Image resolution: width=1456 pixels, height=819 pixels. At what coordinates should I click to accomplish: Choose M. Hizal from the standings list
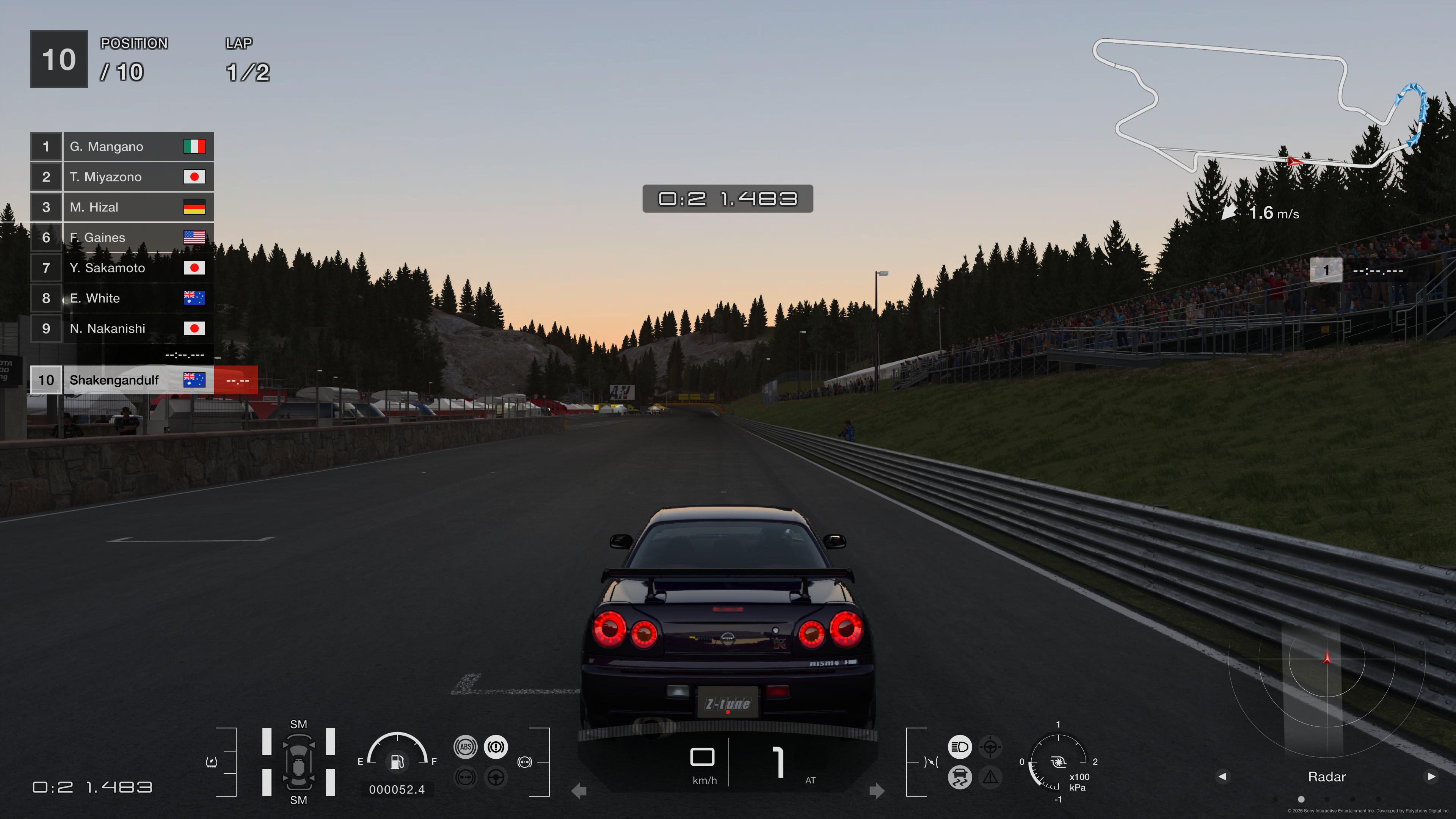click(122, 207)
